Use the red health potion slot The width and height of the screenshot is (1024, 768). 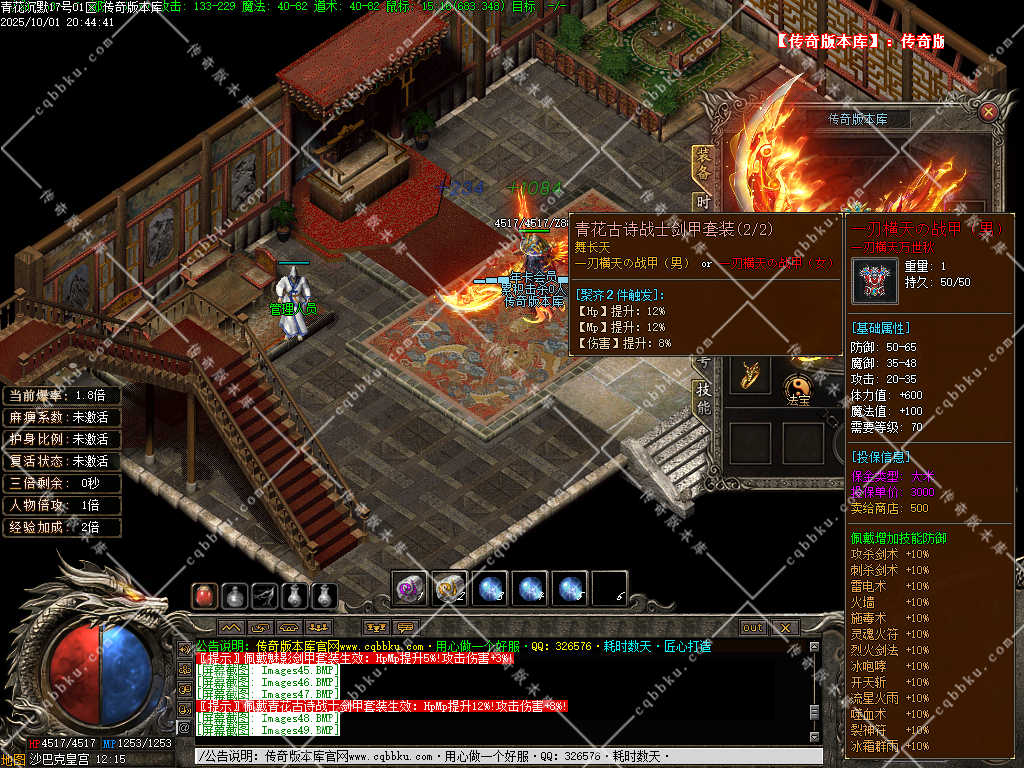pyautogui.click(x=204, y=596)
